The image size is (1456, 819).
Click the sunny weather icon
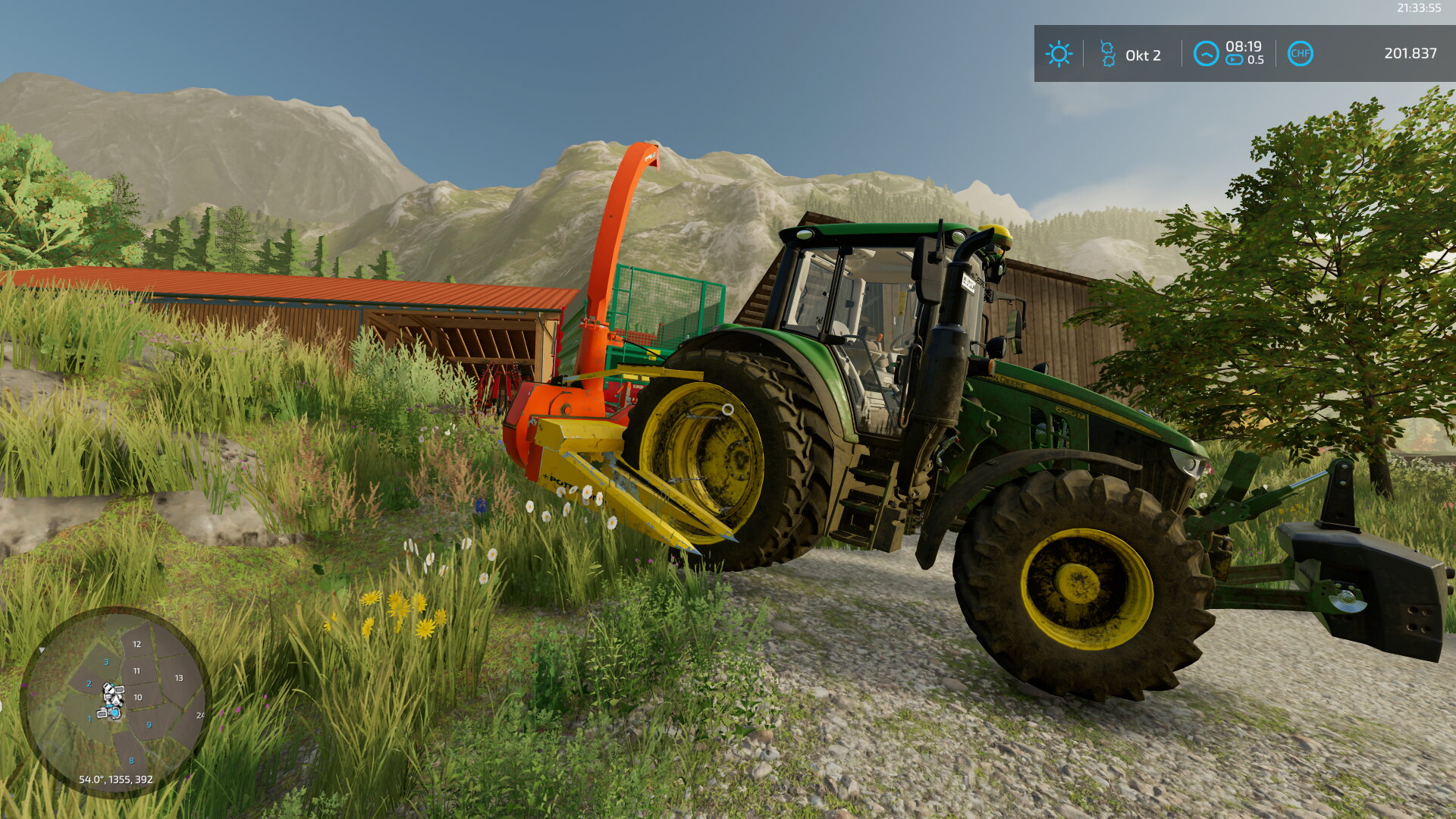(x=1059, y=54)
